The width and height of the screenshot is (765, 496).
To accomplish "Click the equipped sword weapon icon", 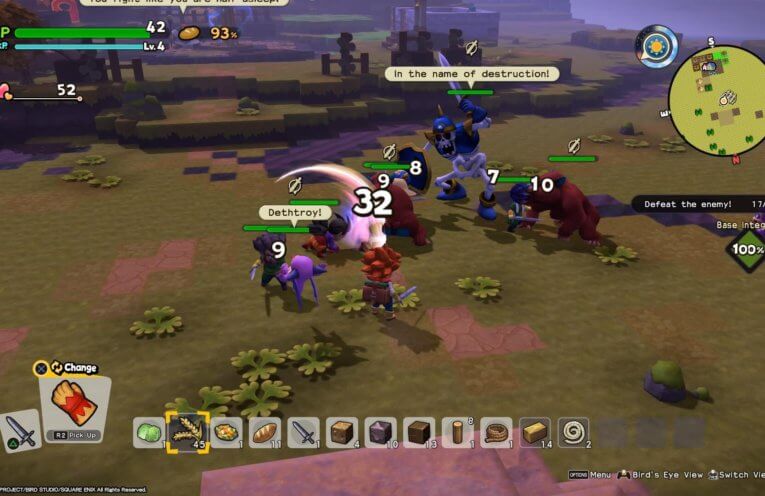I will pos(21,431).
